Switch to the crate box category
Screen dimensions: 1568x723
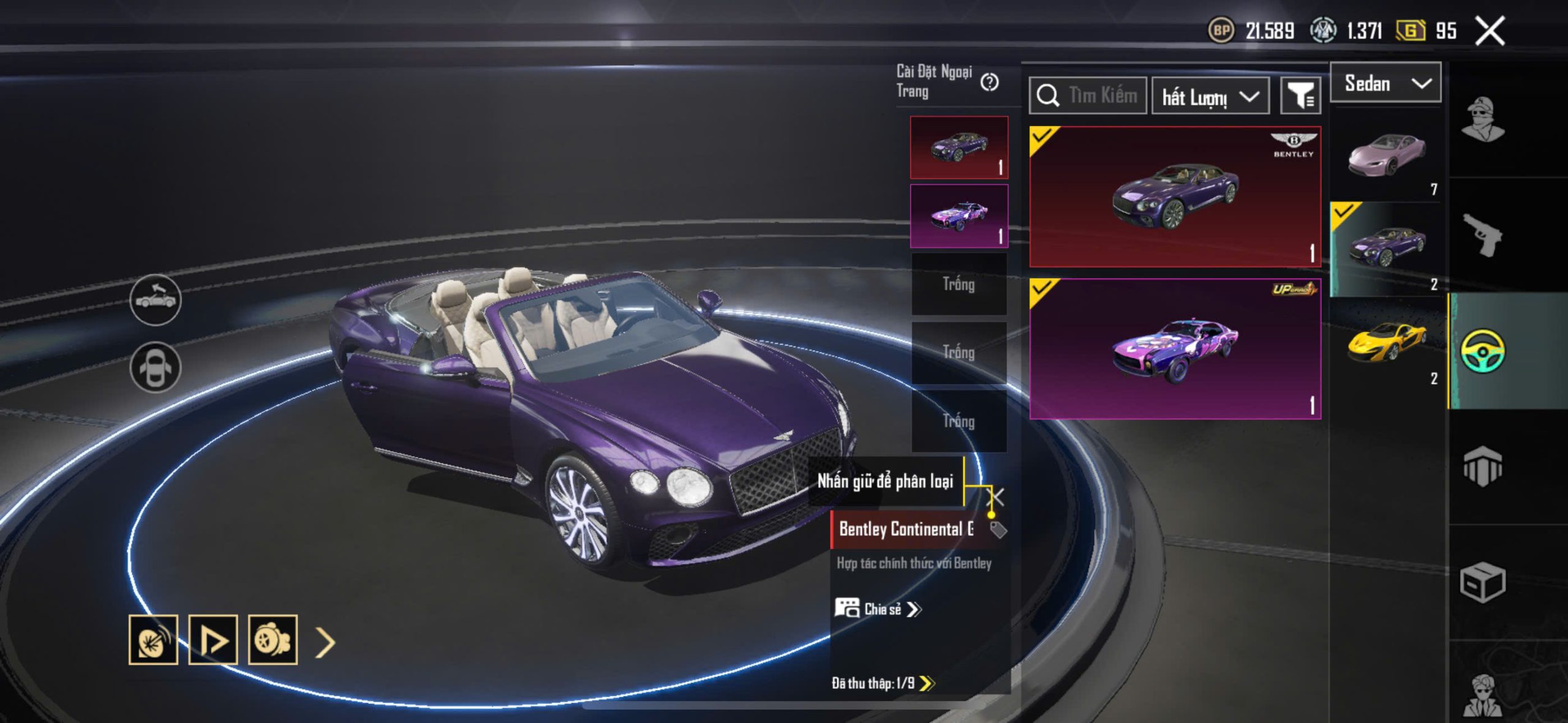(x=1482, y=582)
